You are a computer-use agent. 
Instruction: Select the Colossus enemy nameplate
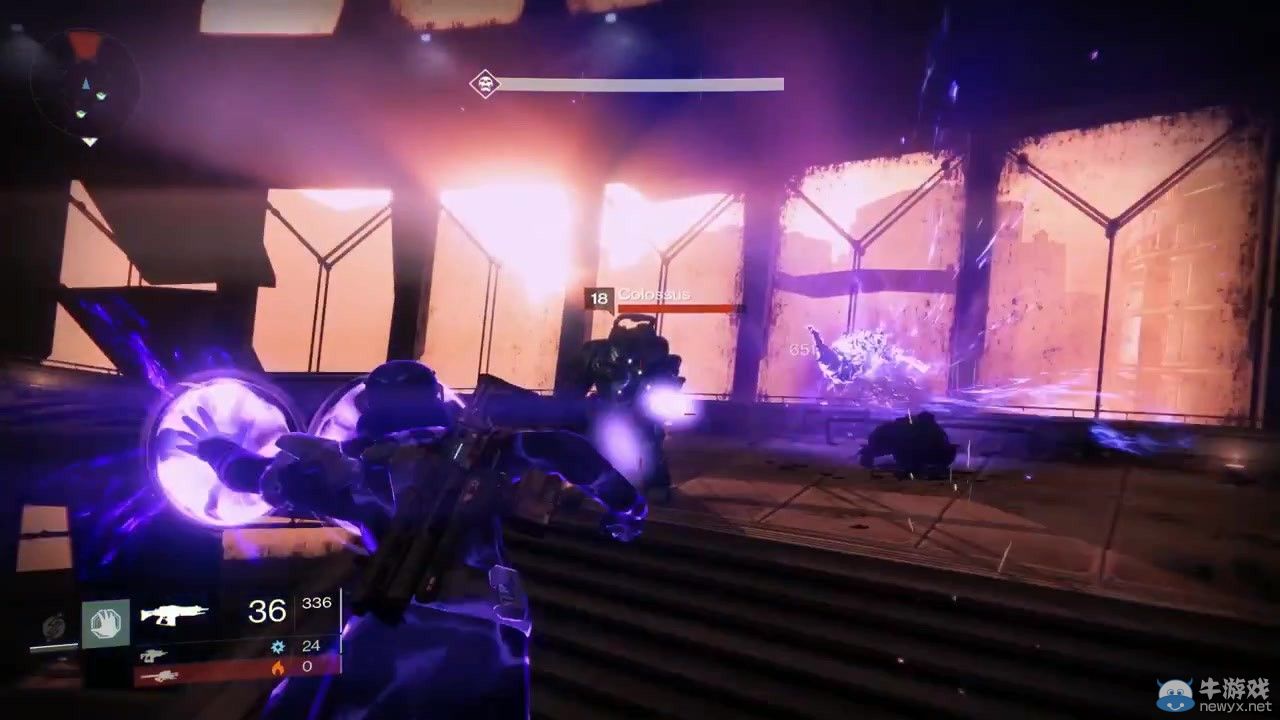(x=655, y=295)
